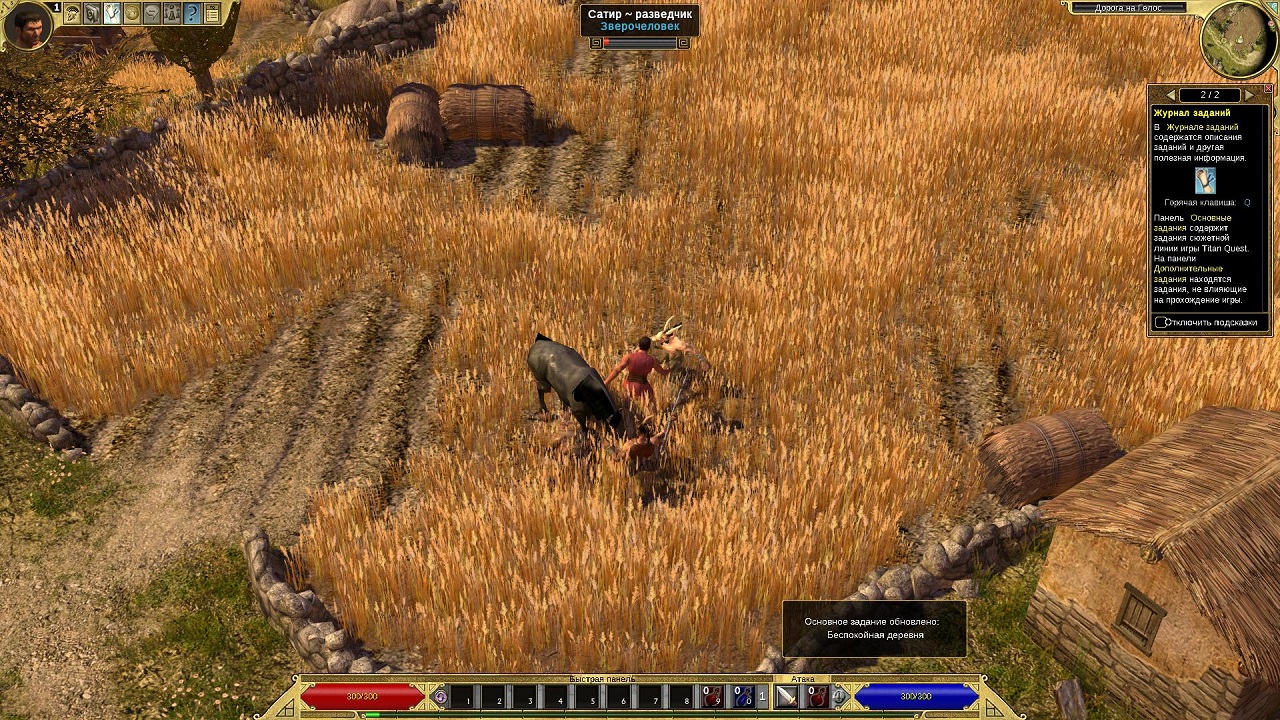Open the circular minimap
The width and height of the screenshot is (1280, 720).
pyautogui.click(x=1238, y=38)
